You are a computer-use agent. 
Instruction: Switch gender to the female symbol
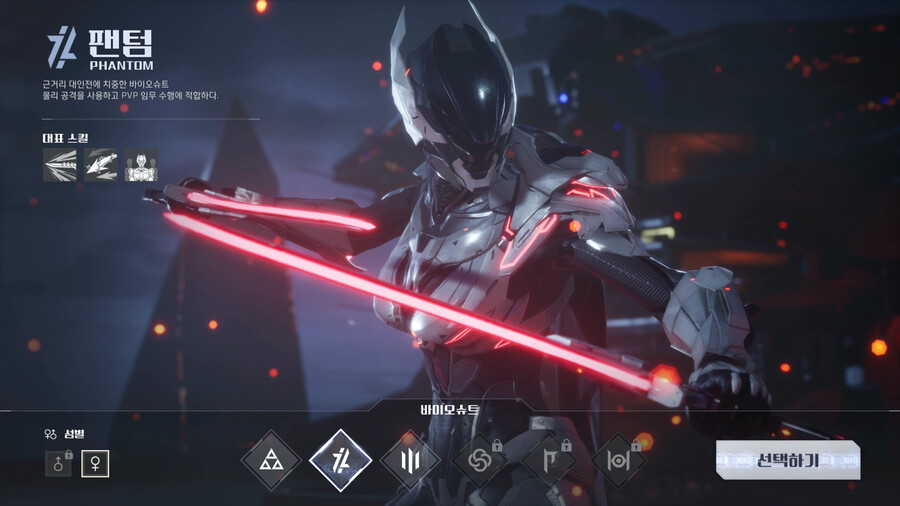[x=96, y=464]
